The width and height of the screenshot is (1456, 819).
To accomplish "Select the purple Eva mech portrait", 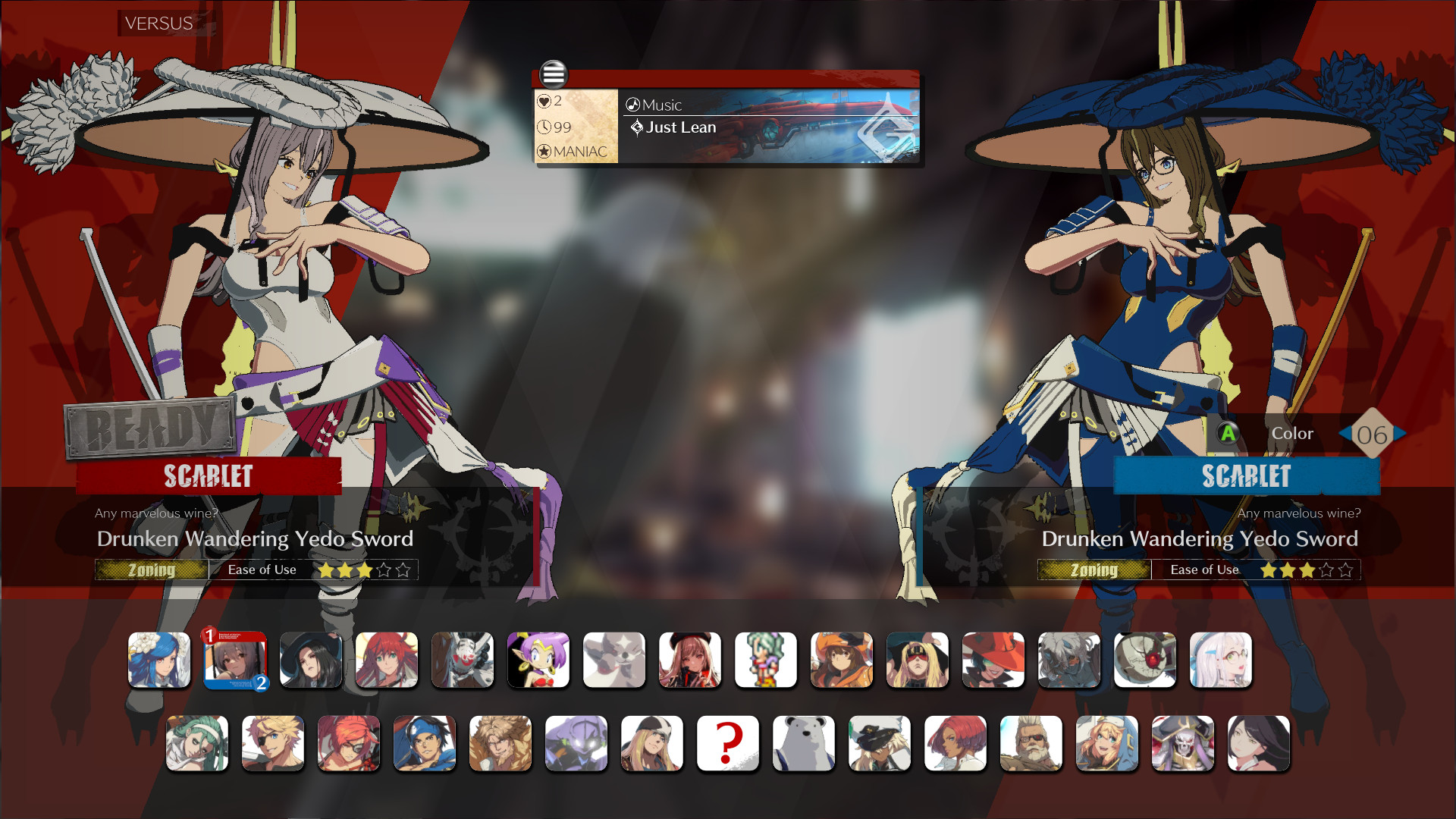I will click(x=576, y=744).
